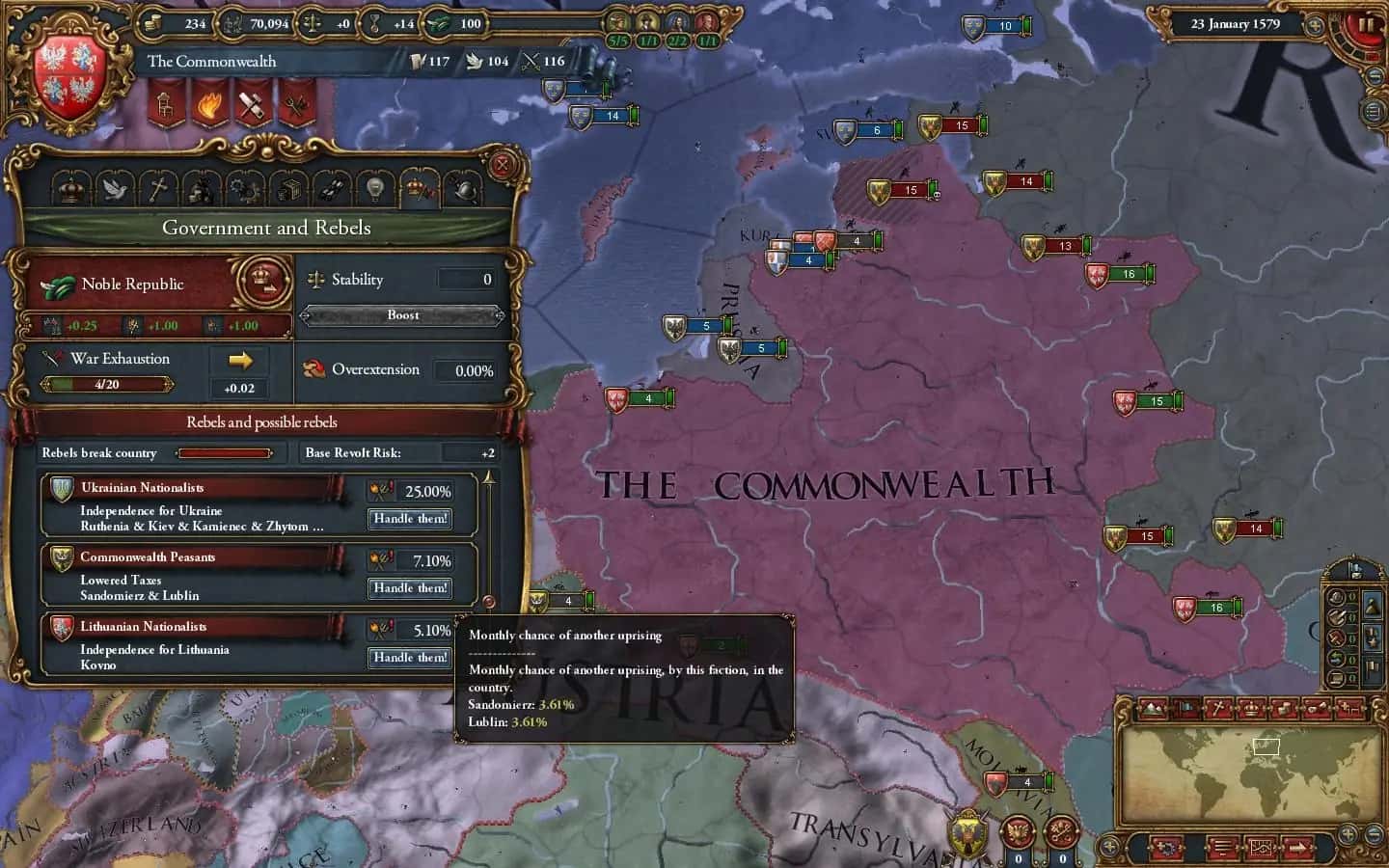Select the terrain mapmode icon above the minimap
This screenshot has width=1389, height=868.
pyautogui.click(x=1154, y=709)
